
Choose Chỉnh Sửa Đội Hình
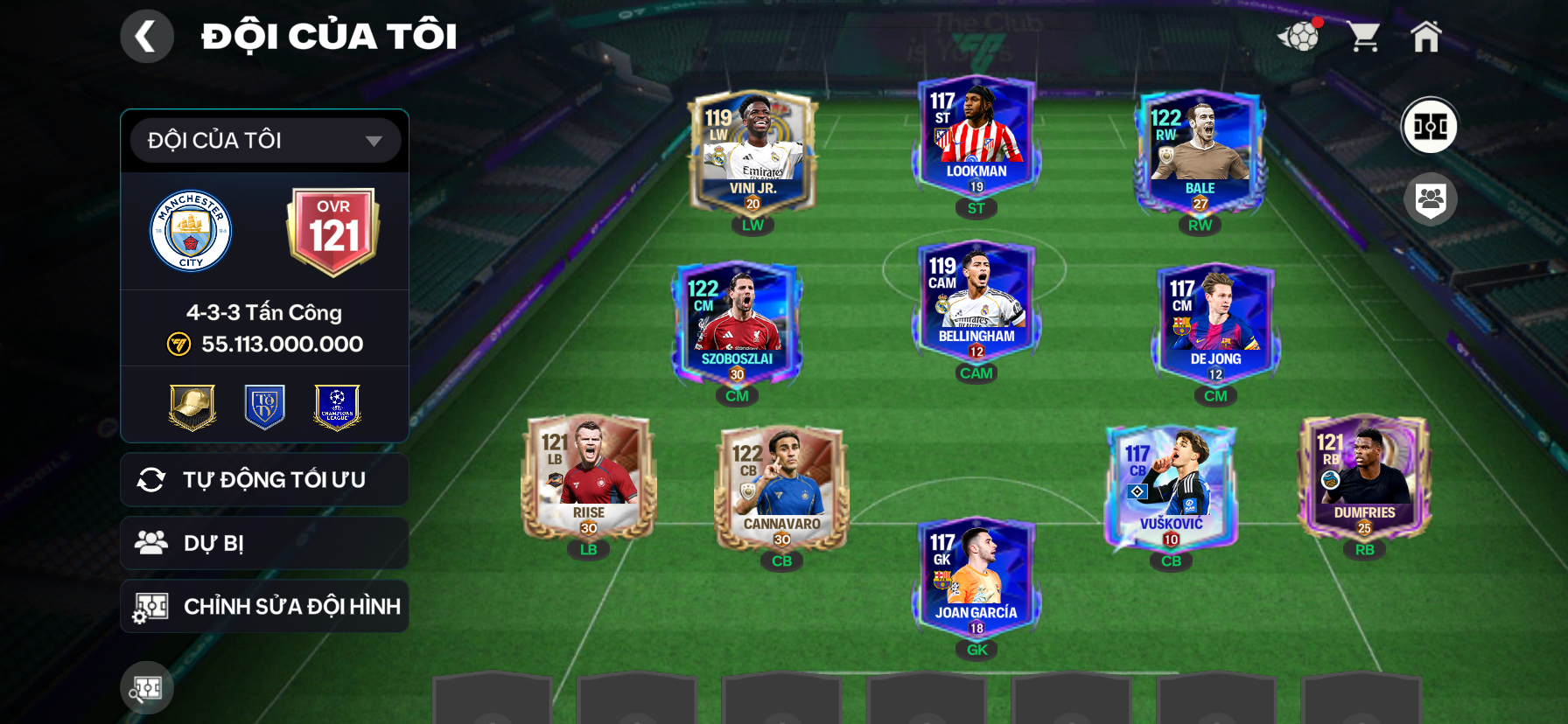(264, 606)
